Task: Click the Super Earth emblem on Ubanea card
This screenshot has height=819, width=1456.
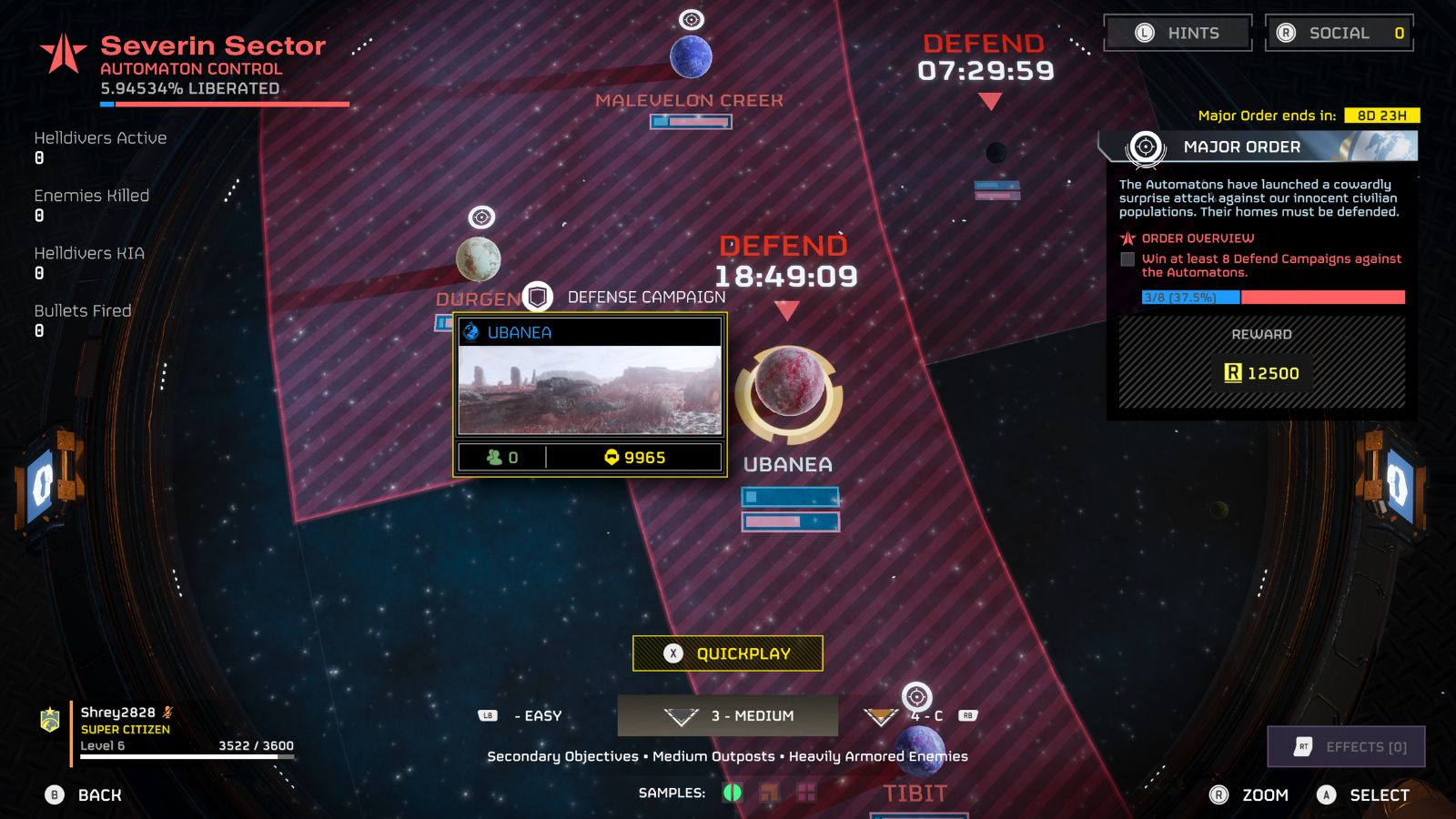Action: coord(470,332)
